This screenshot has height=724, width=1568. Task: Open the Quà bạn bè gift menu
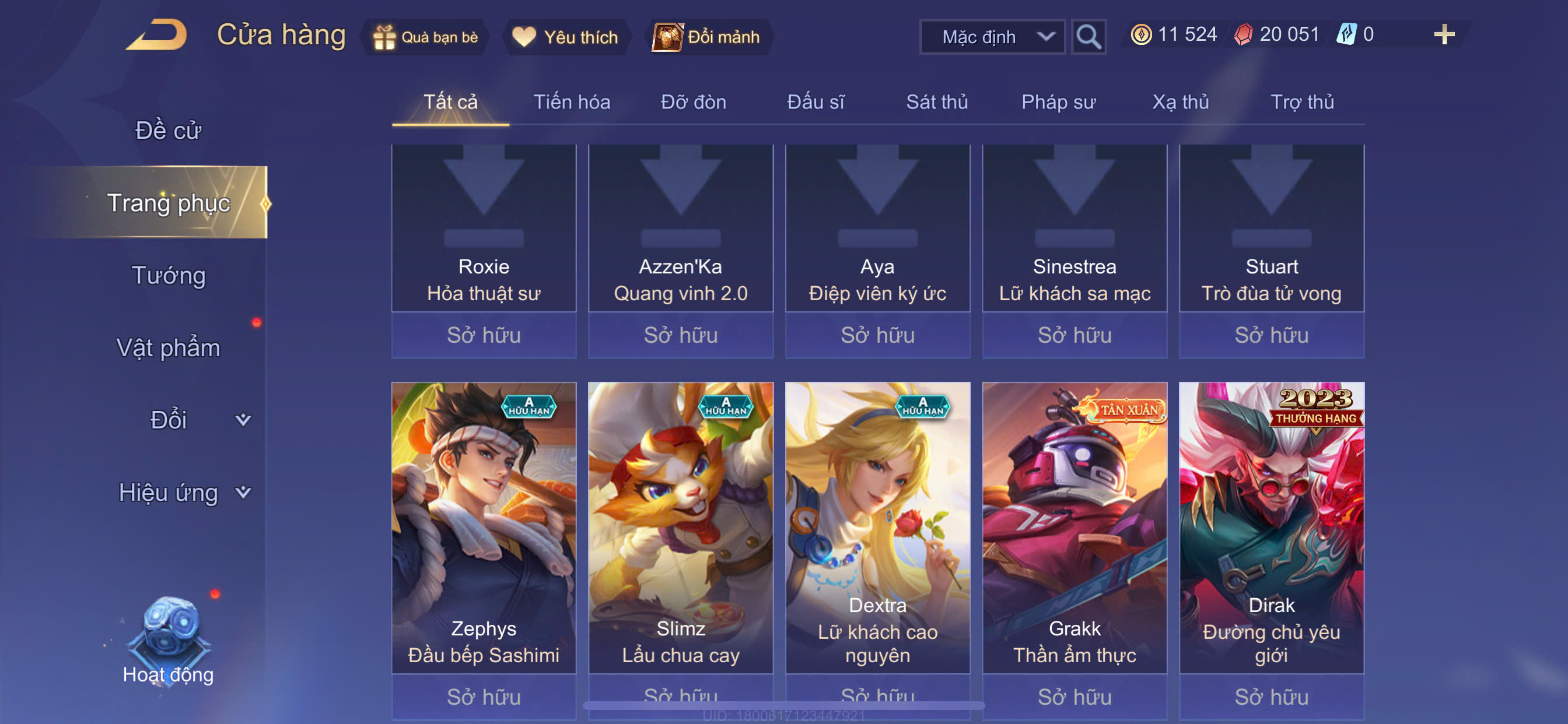(426, 37)
